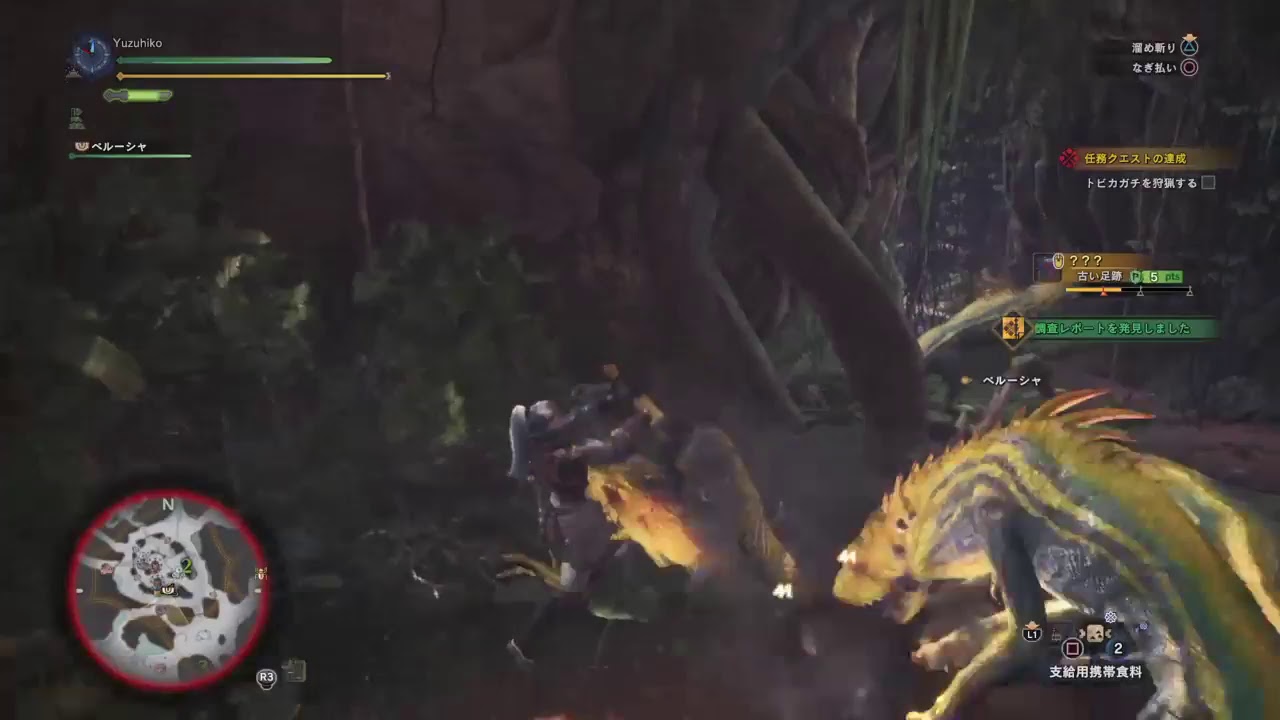Screen dimensions: 1280x720
Task: Click the left arrow of the item selector
Action: [1082, 633]
